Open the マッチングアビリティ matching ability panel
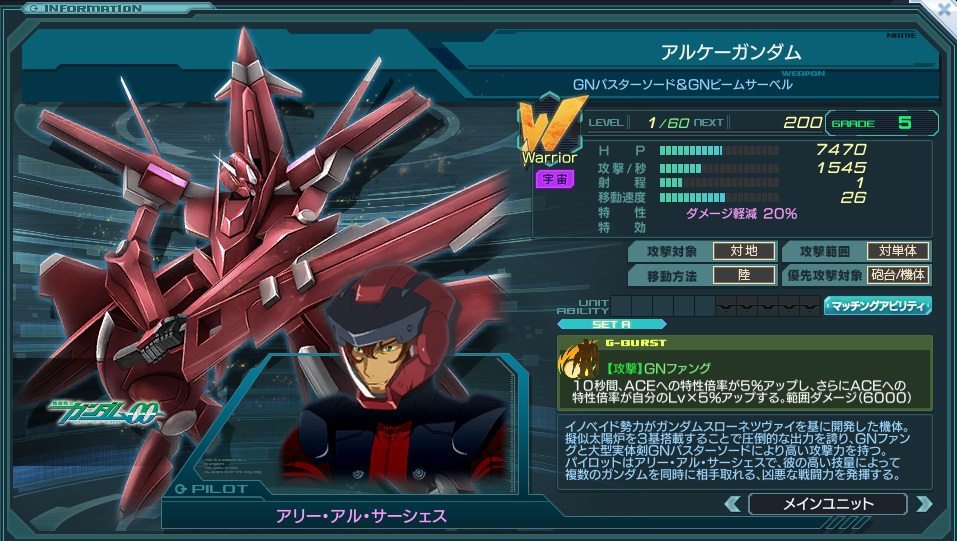 (x=878, y=306)
